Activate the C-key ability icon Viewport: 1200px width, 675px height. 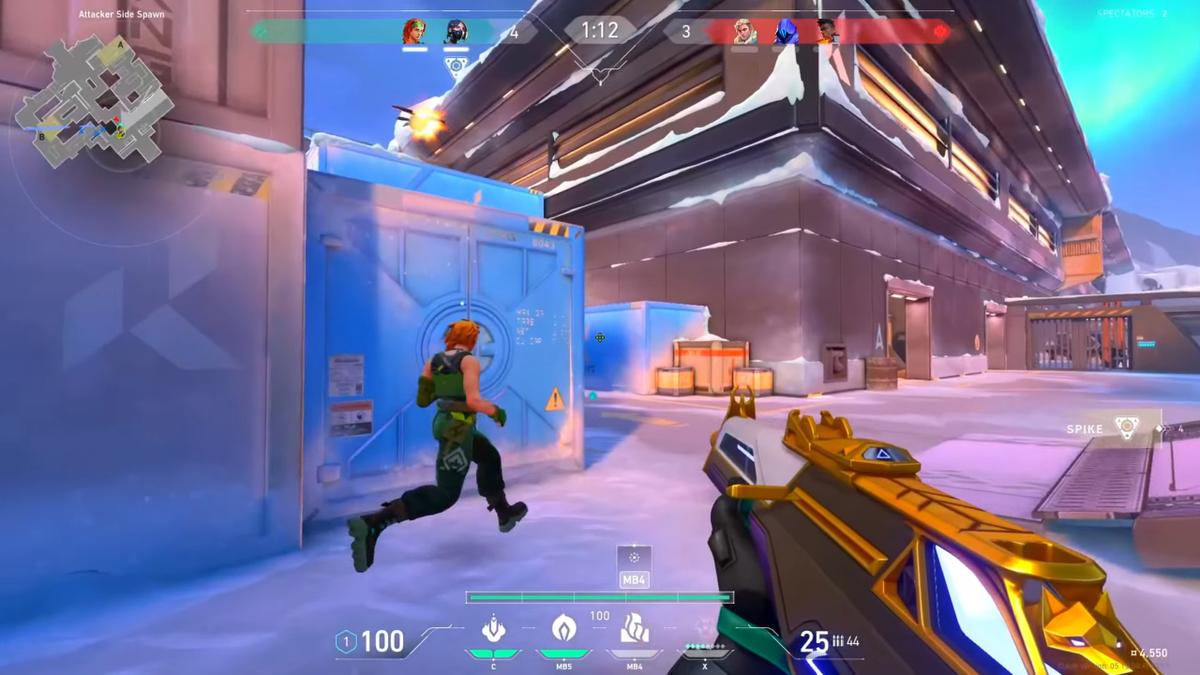(x=493, y=630)
